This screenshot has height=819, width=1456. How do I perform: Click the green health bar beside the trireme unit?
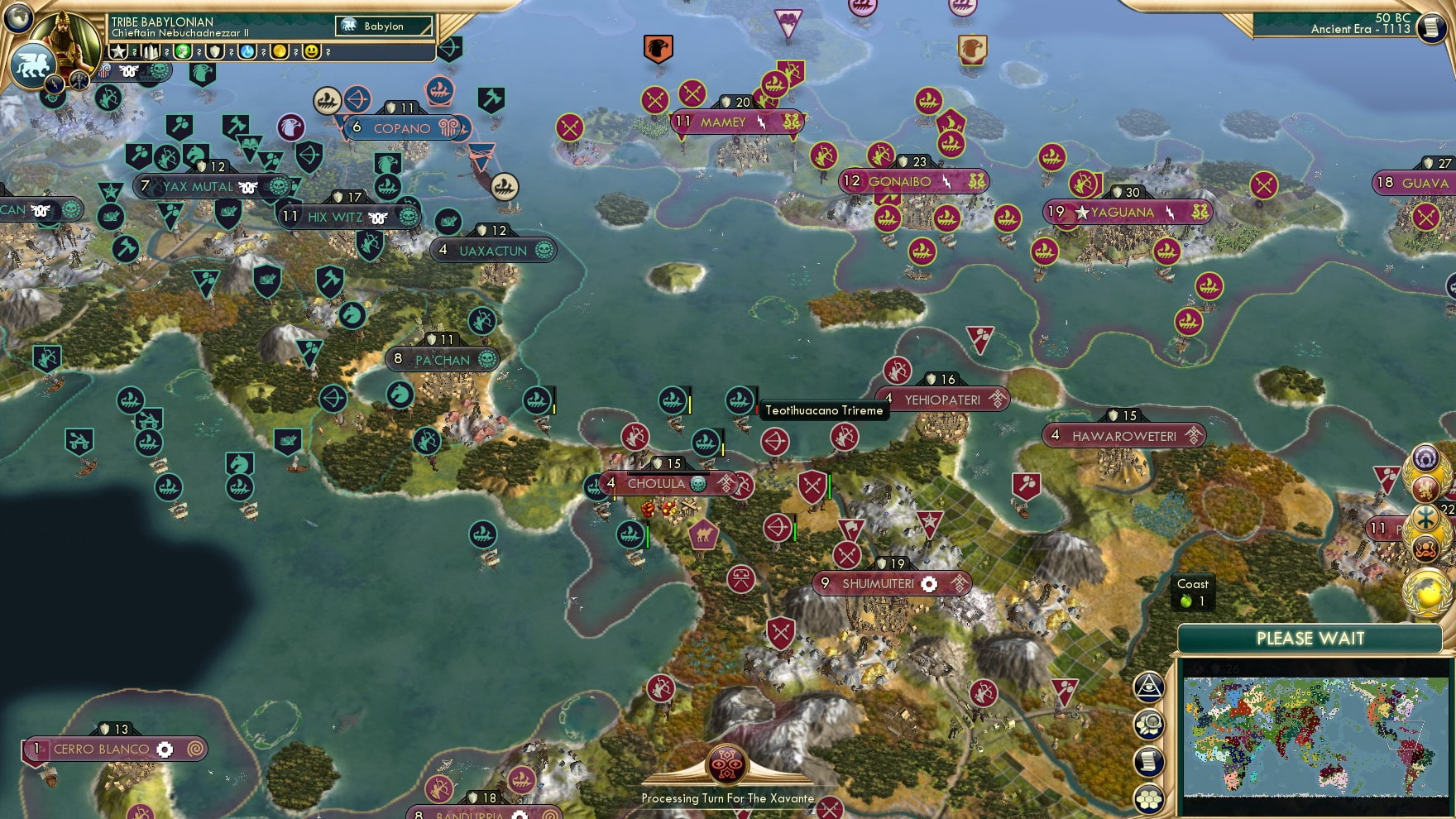click(x=647, y=536)
